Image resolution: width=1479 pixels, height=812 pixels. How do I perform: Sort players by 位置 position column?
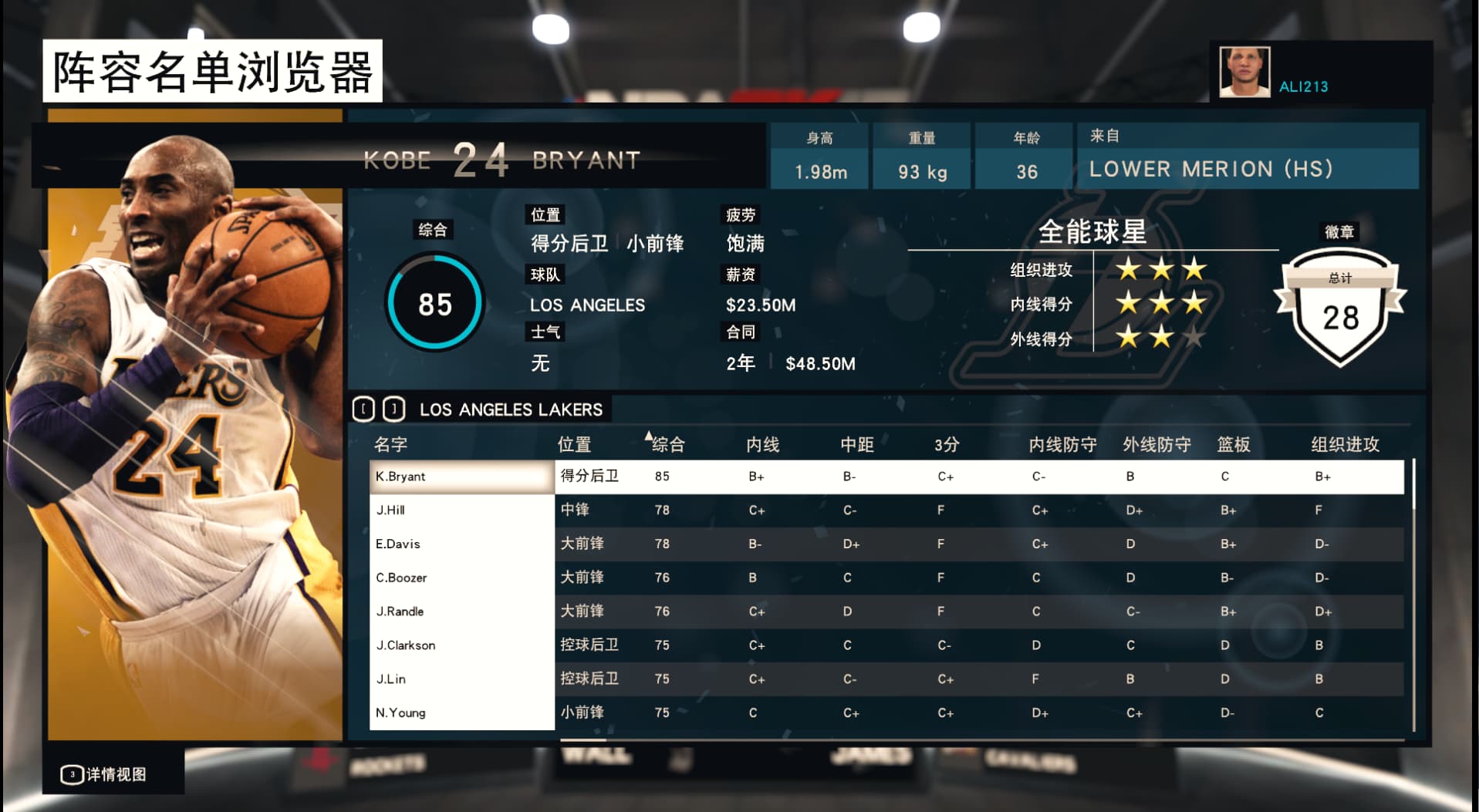pyautogui.click(x=574, y=445)
